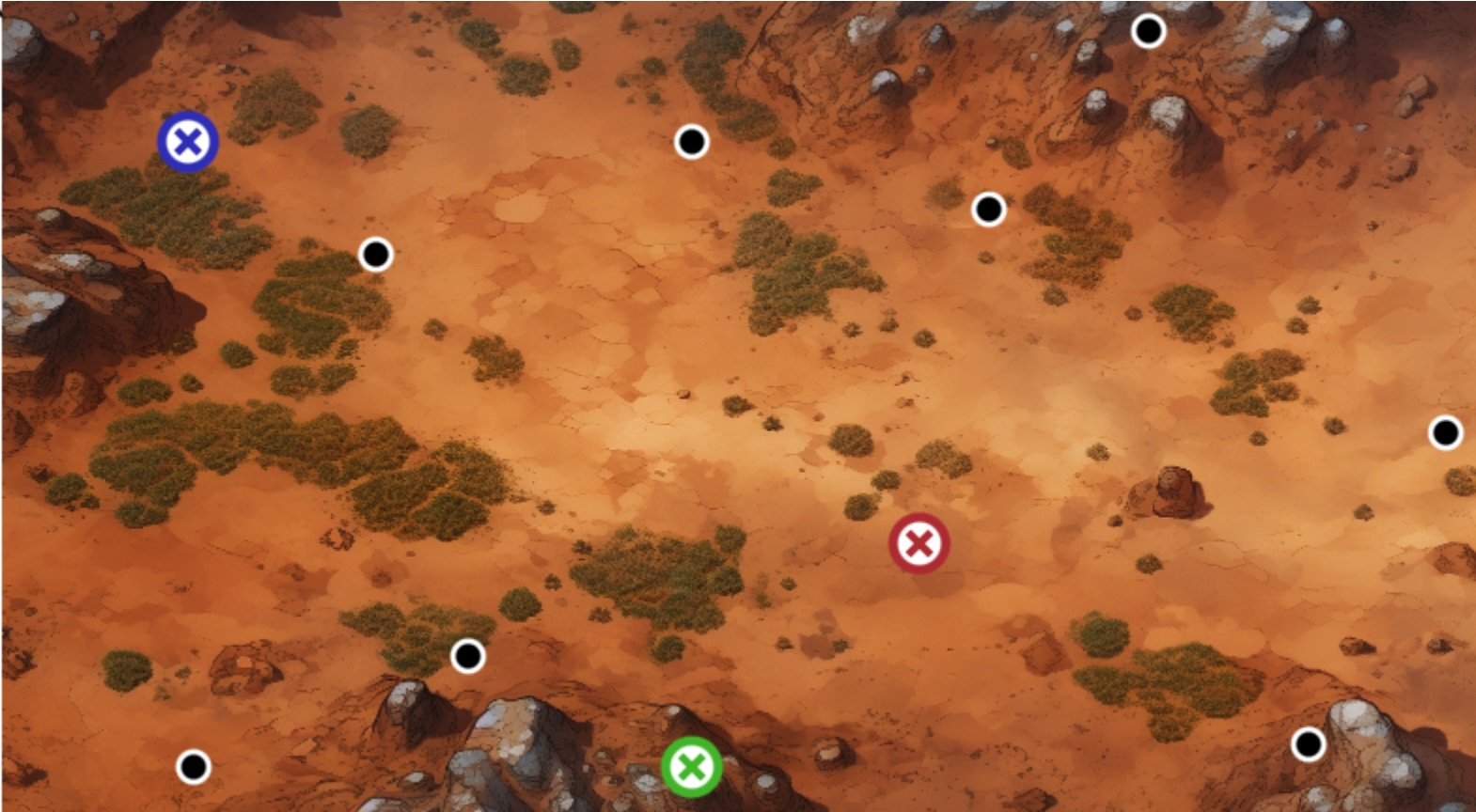
Task: Select the blue X map marker
Action: (188, 142)
